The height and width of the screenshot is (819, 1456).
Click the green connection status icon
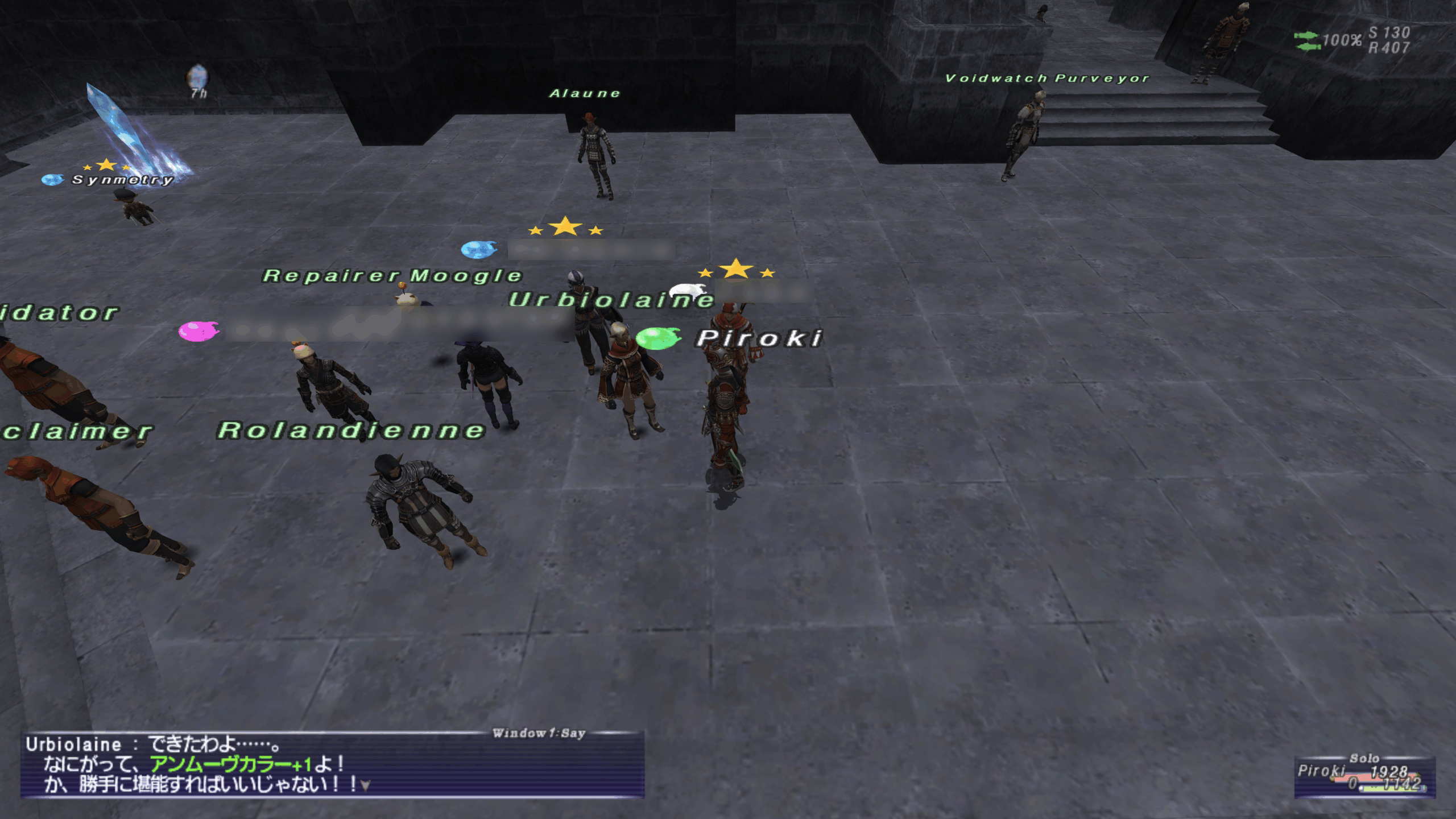tap(1306, 41)
